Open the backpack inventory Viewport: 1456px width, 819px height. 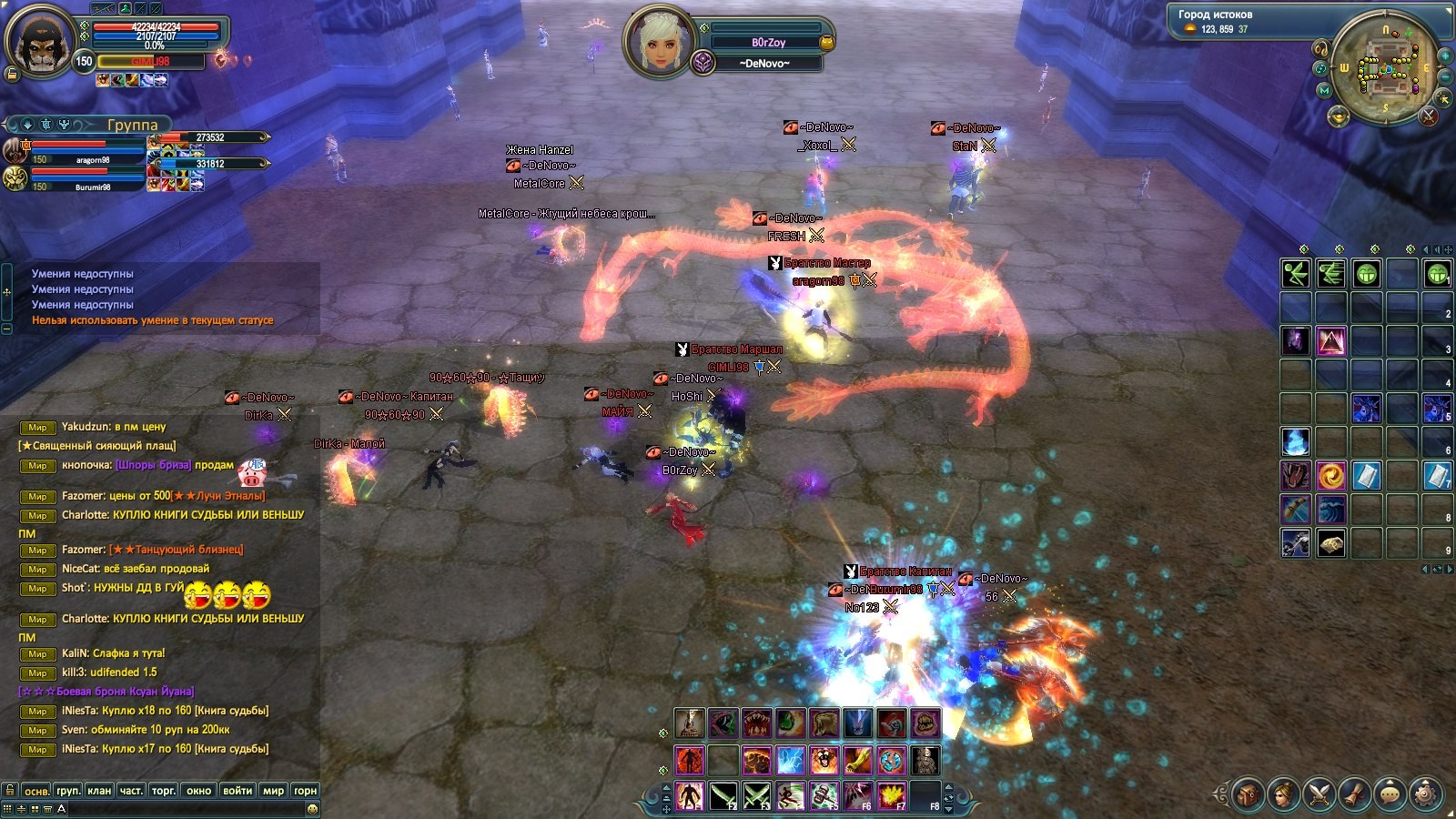1248,794
